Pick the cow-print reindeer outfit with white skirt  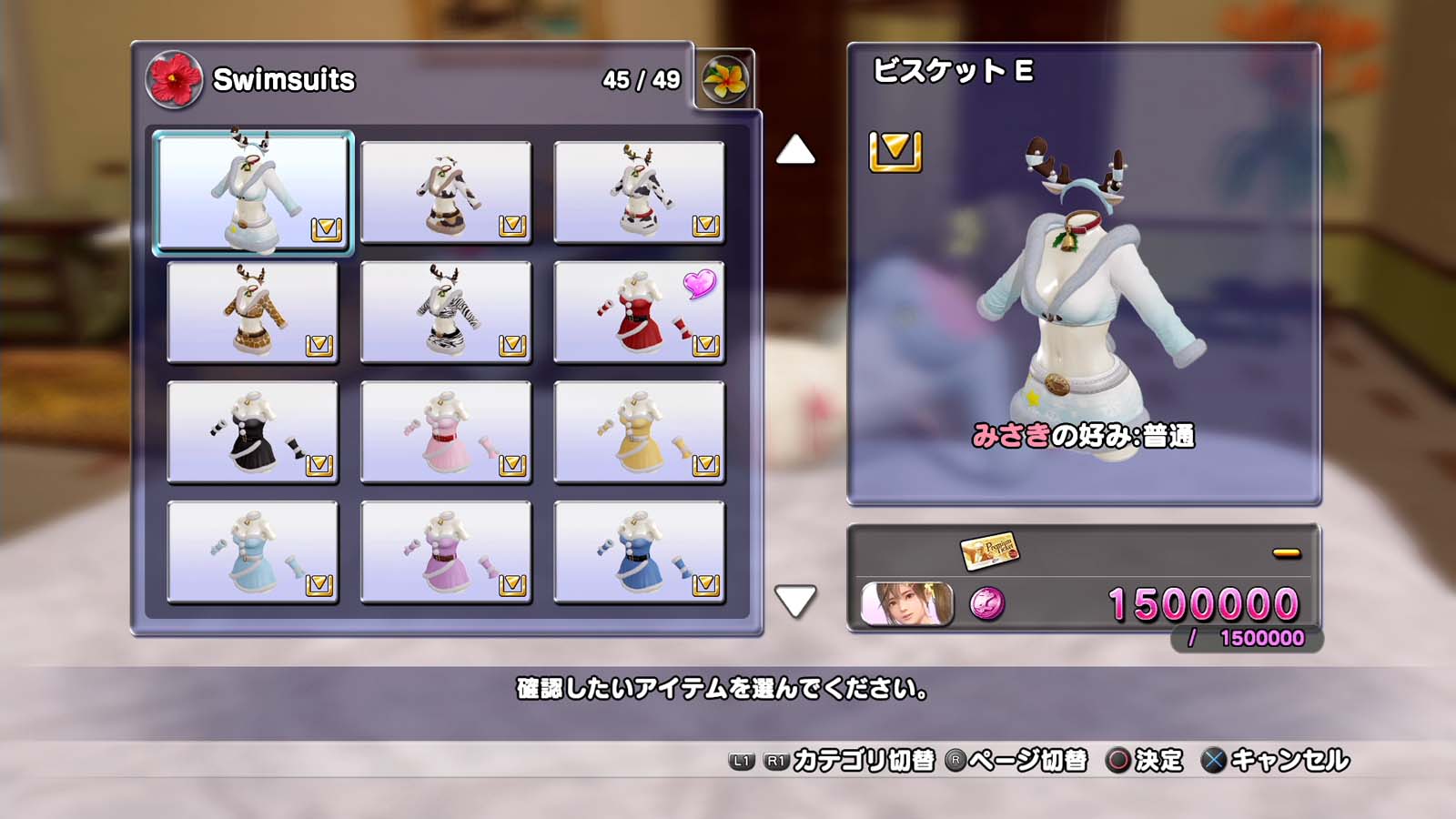(x=639, y=192)
